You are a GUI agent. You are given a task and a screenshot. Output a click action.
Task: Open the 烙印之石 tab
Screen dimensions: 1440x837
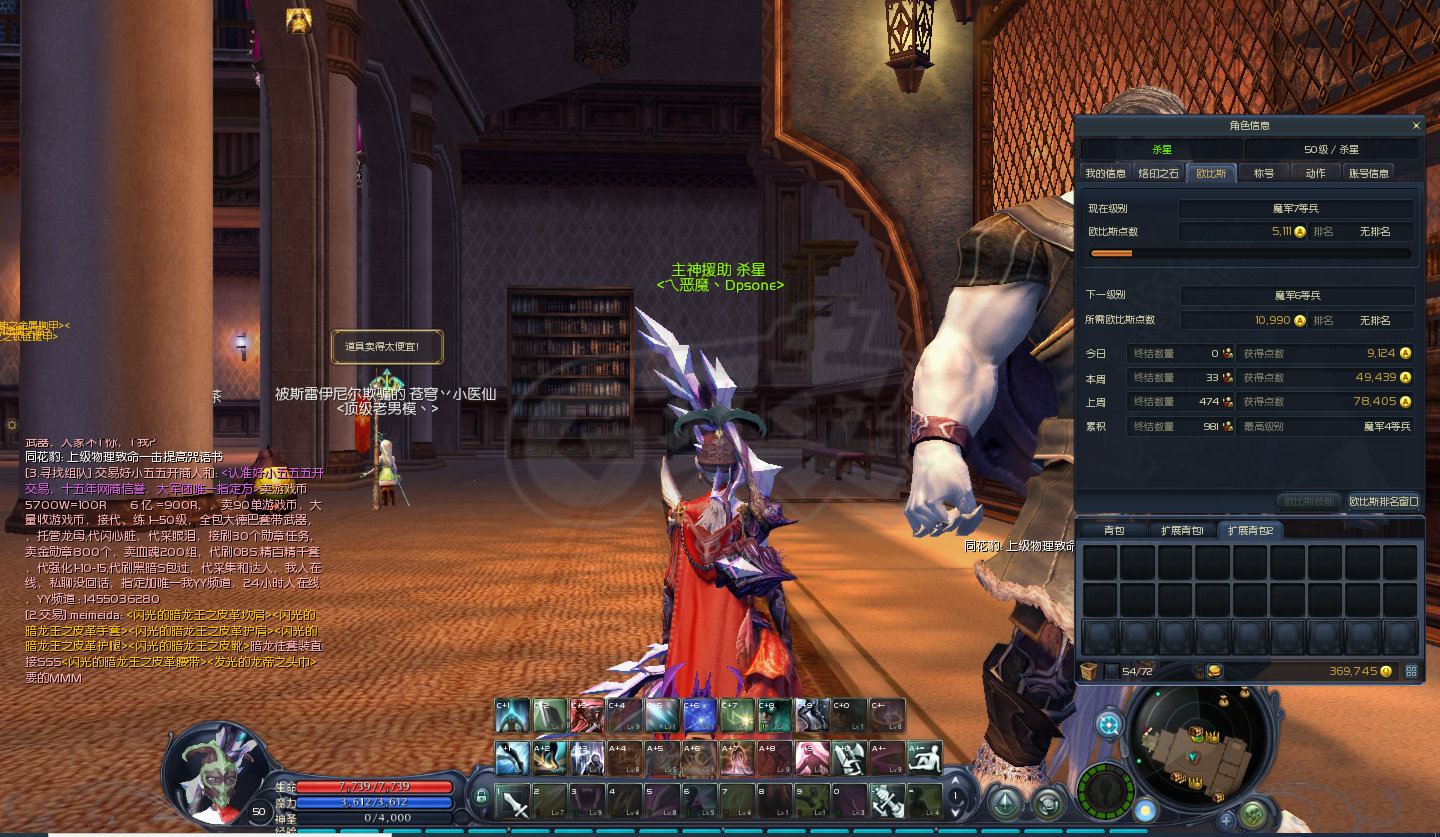tap(1159, 173)
